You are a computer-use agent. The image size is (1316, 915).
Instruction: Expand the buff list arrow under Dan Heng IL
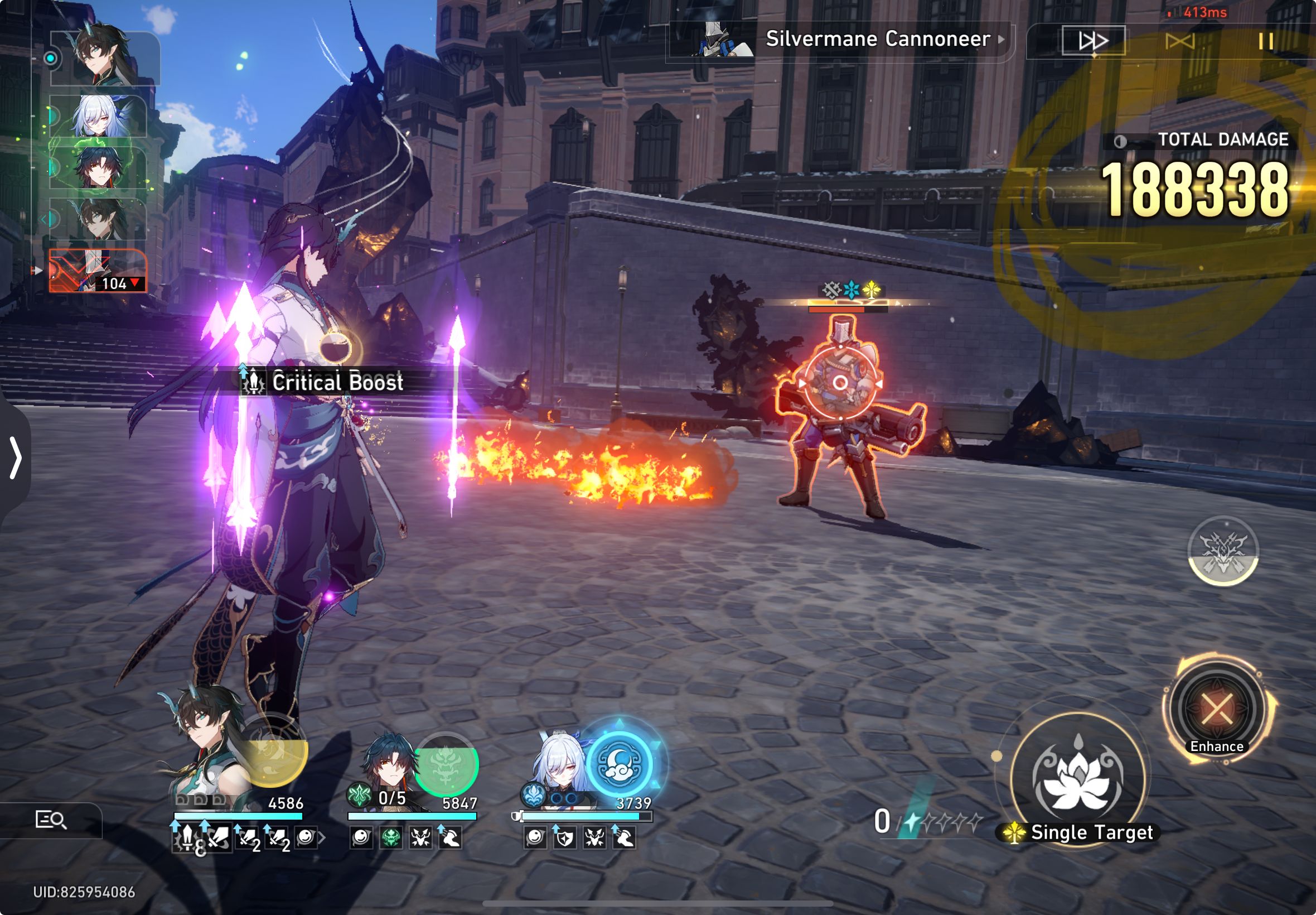[x=322, y=837]
